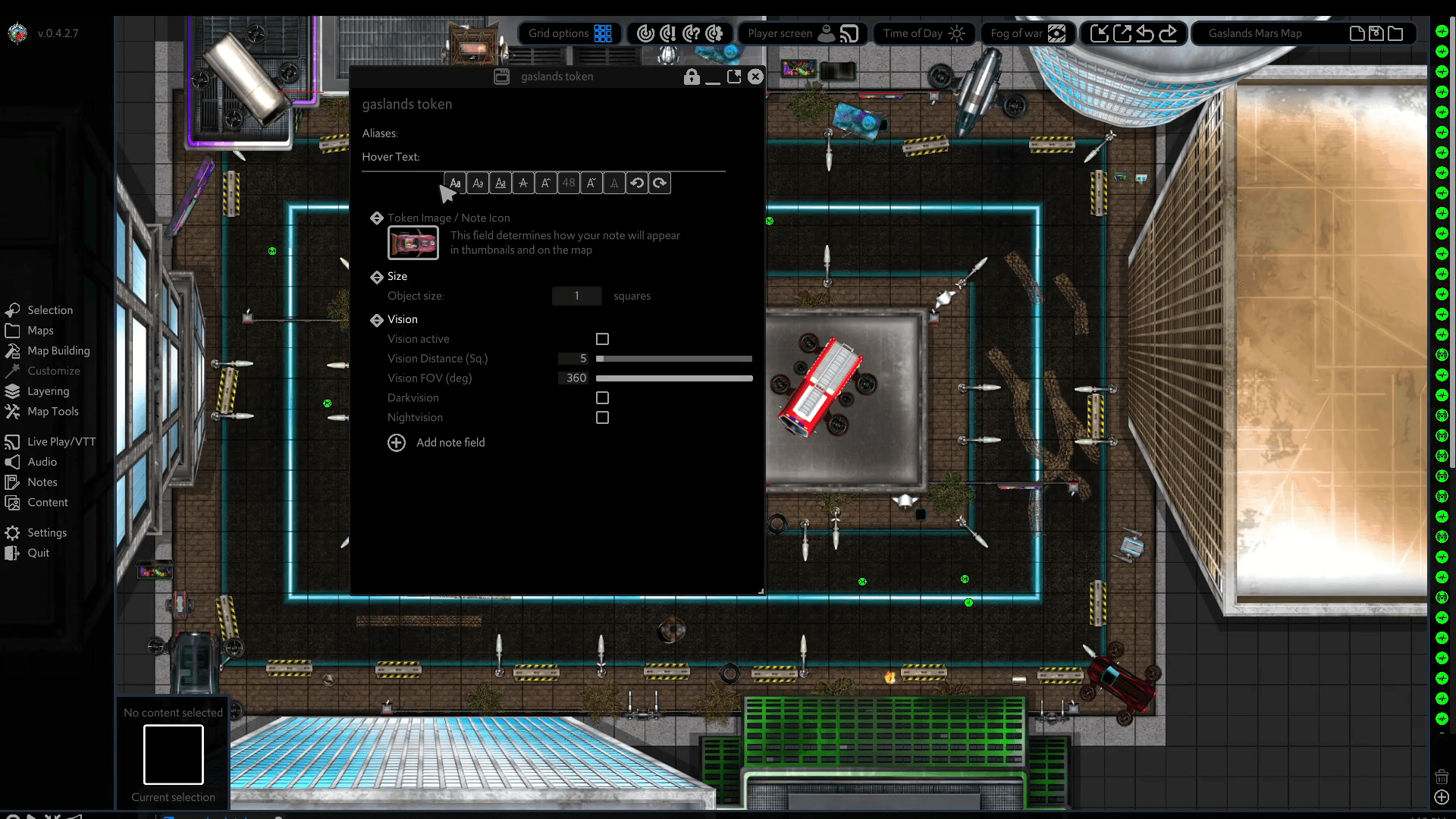Open the Maps menu
1456x819 pixels.
click(x=40, y=331)
